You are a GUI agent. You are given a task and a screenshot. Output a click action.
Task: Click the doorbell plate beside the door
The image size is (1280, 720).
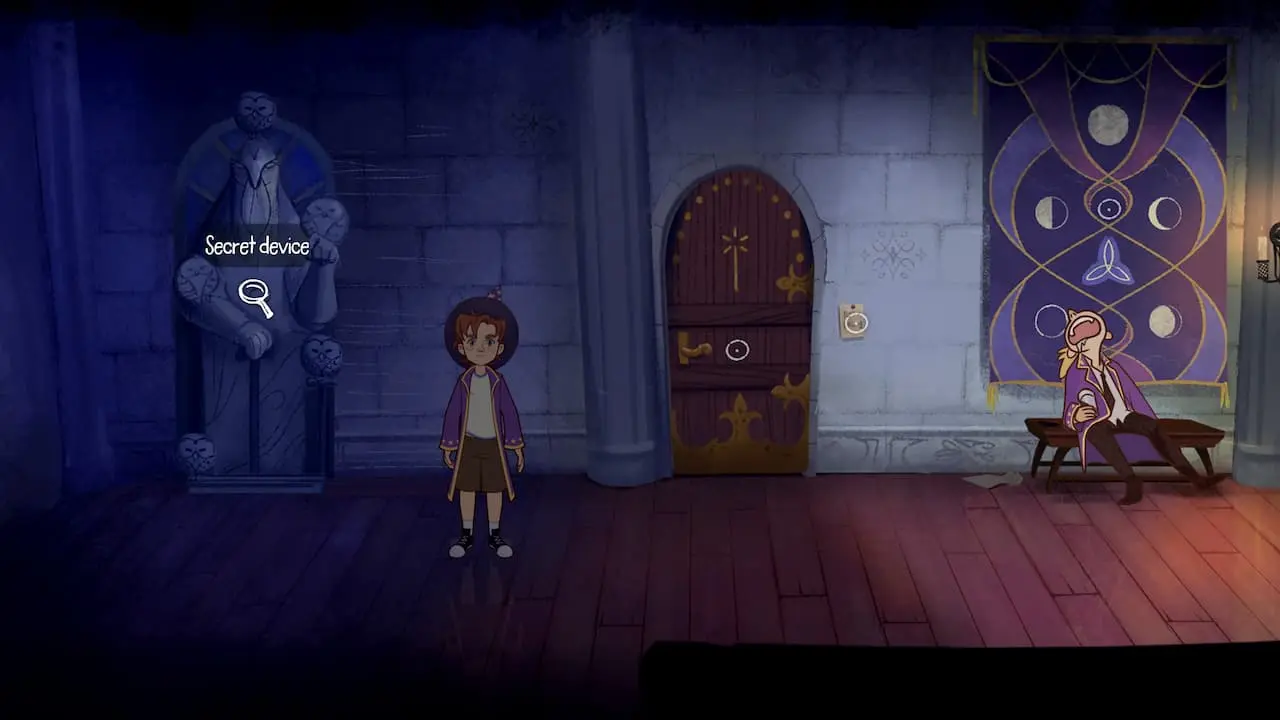(855, 322)
